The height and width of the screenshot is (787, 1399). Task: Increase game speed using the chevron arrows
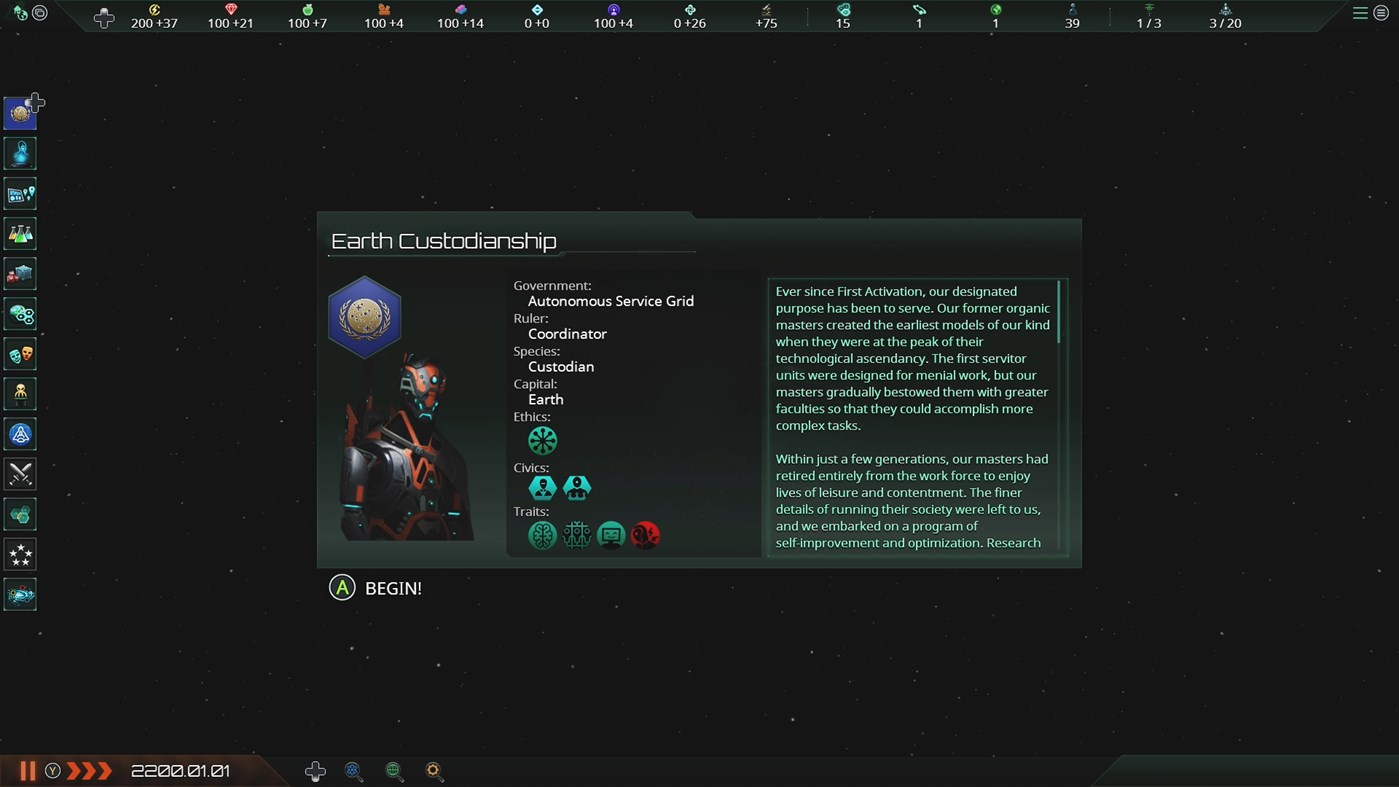coord(90,770)
